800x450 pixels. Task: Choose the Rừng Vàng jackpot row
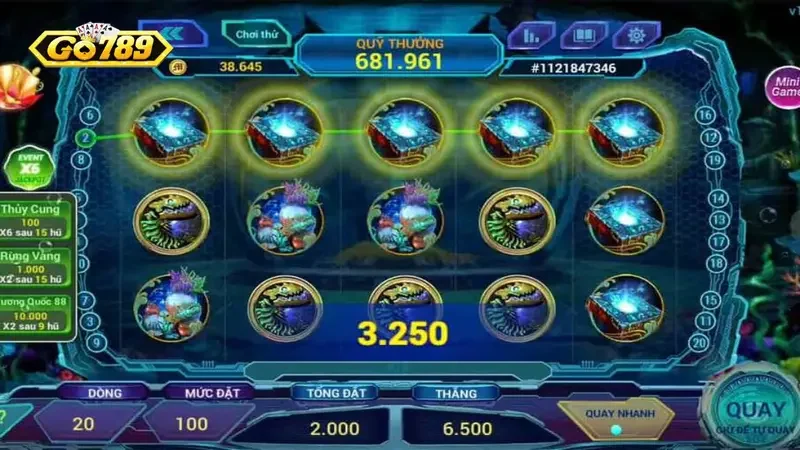point(38,264)
